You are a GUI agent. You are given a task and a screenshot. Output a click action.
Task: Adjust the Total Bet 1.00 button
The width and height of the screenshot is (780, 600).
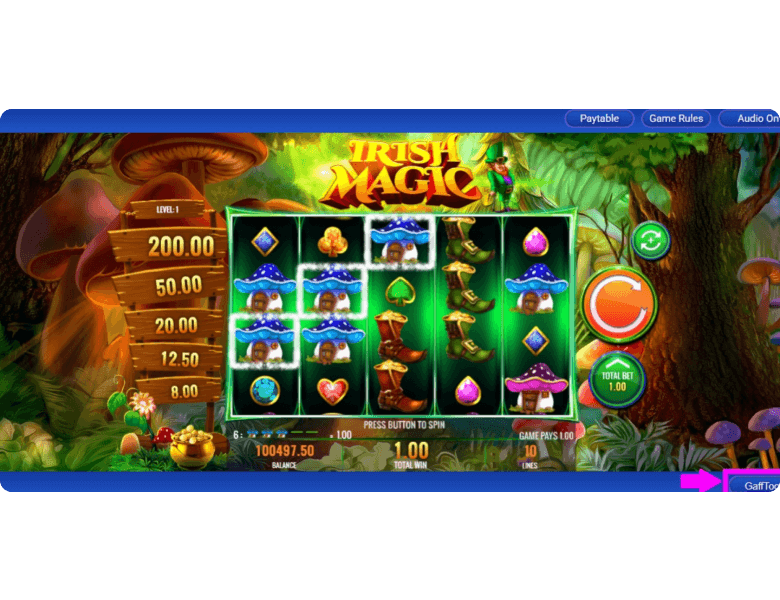coord(617,379)
